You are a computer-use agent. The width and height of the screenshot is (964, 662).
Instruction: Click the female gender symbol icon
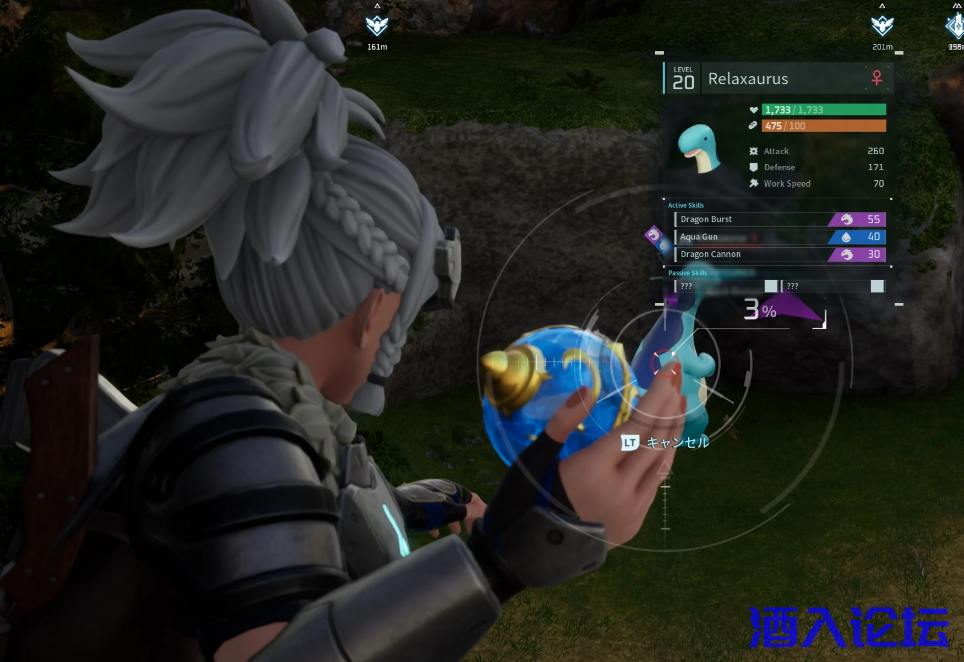click(877, 78)
